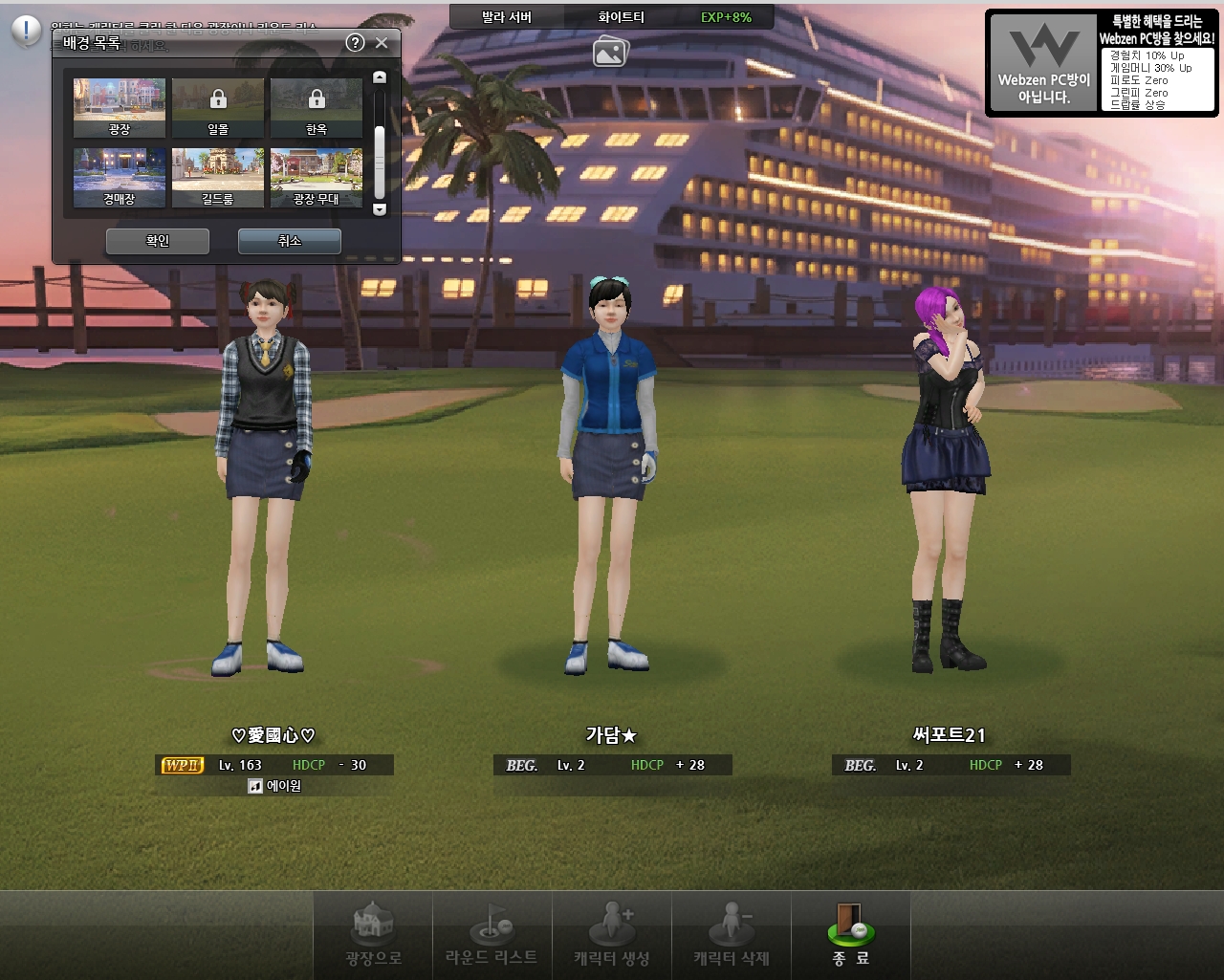The height and width of the screenshot is (980, 1224).
Task: Open help for the background list
Action: click(355, 43)
